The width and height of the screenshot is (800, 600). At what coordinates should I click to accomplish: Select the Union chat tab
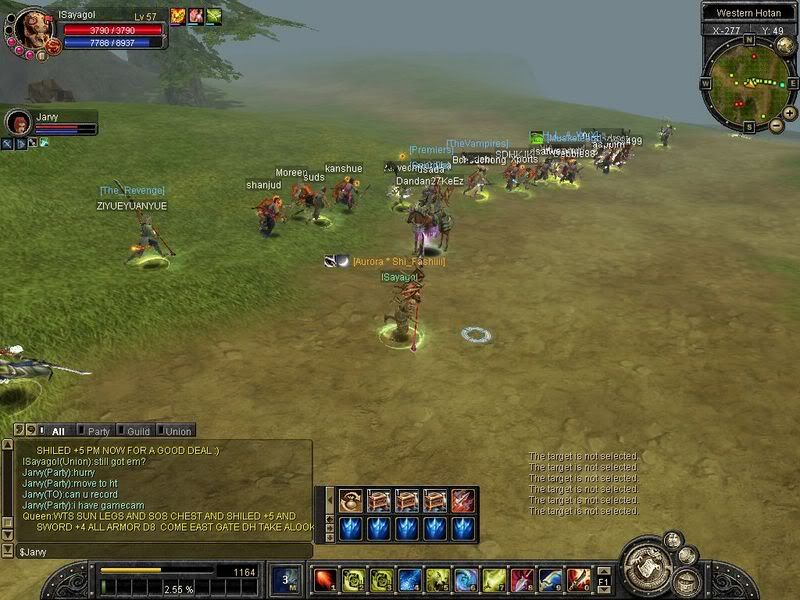click(178, 431)
